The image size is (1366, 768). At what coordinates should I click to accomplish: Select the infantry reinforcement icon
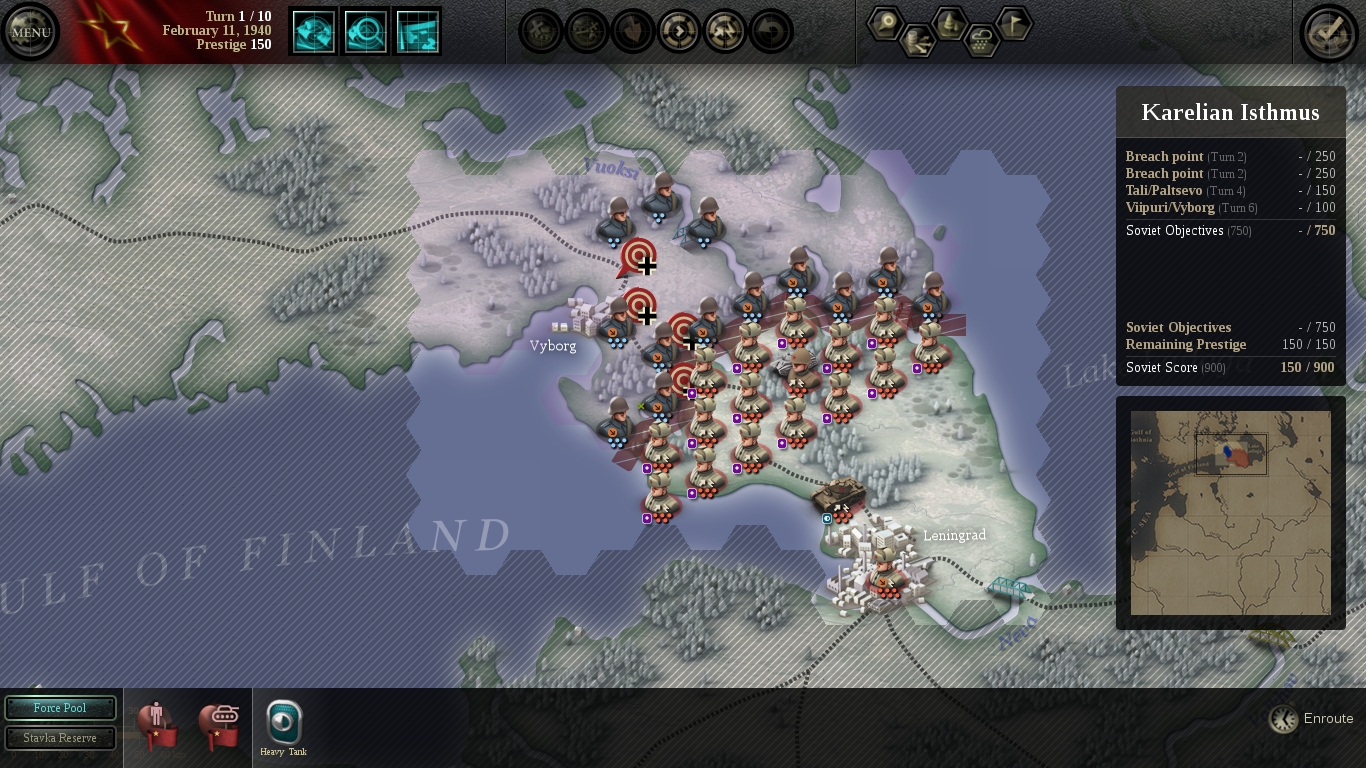157,724
